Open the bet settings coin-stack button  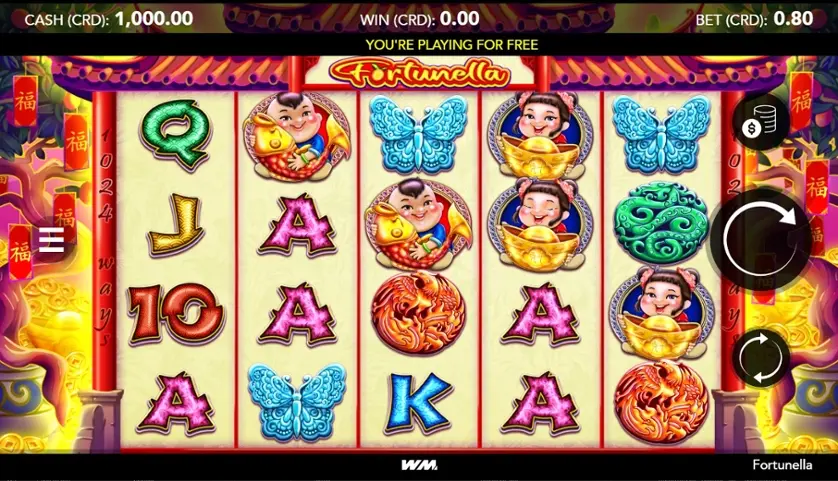pyautogui.click(x=760, y=125)
